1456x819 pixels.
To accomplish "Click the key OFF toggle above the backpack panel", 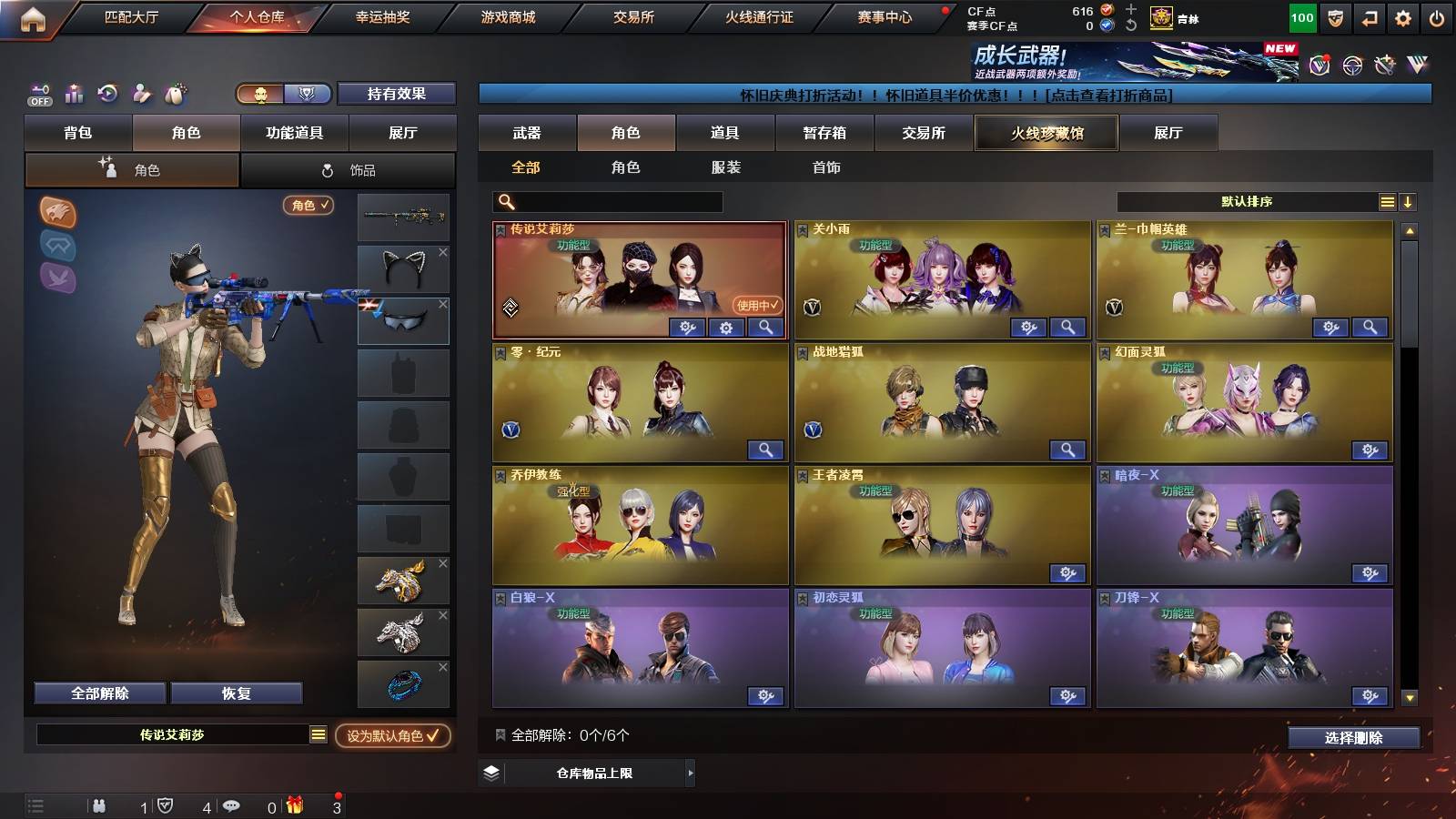I will (39, 94).
